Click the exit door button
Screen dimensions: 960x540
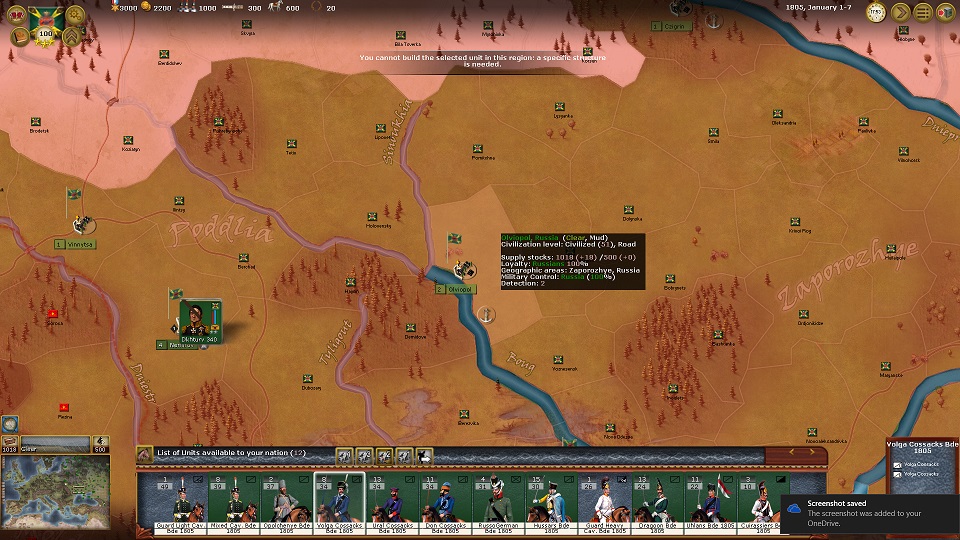pos(945,13)
